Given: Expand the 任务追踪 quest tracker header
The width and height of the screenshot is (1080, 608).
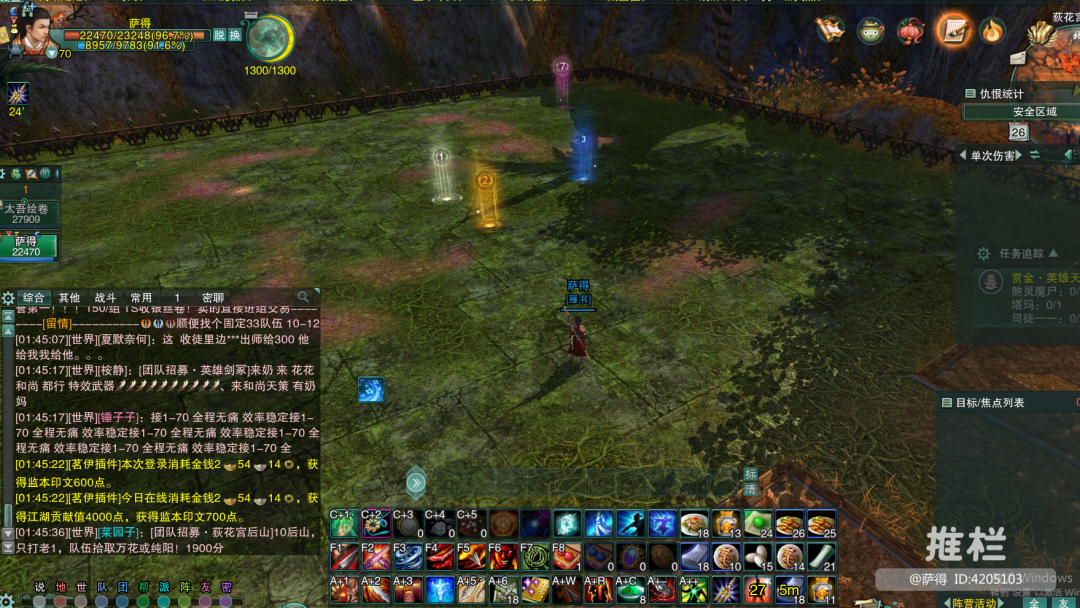Looking at the screenshot, I should click(x=1020, y=254).
